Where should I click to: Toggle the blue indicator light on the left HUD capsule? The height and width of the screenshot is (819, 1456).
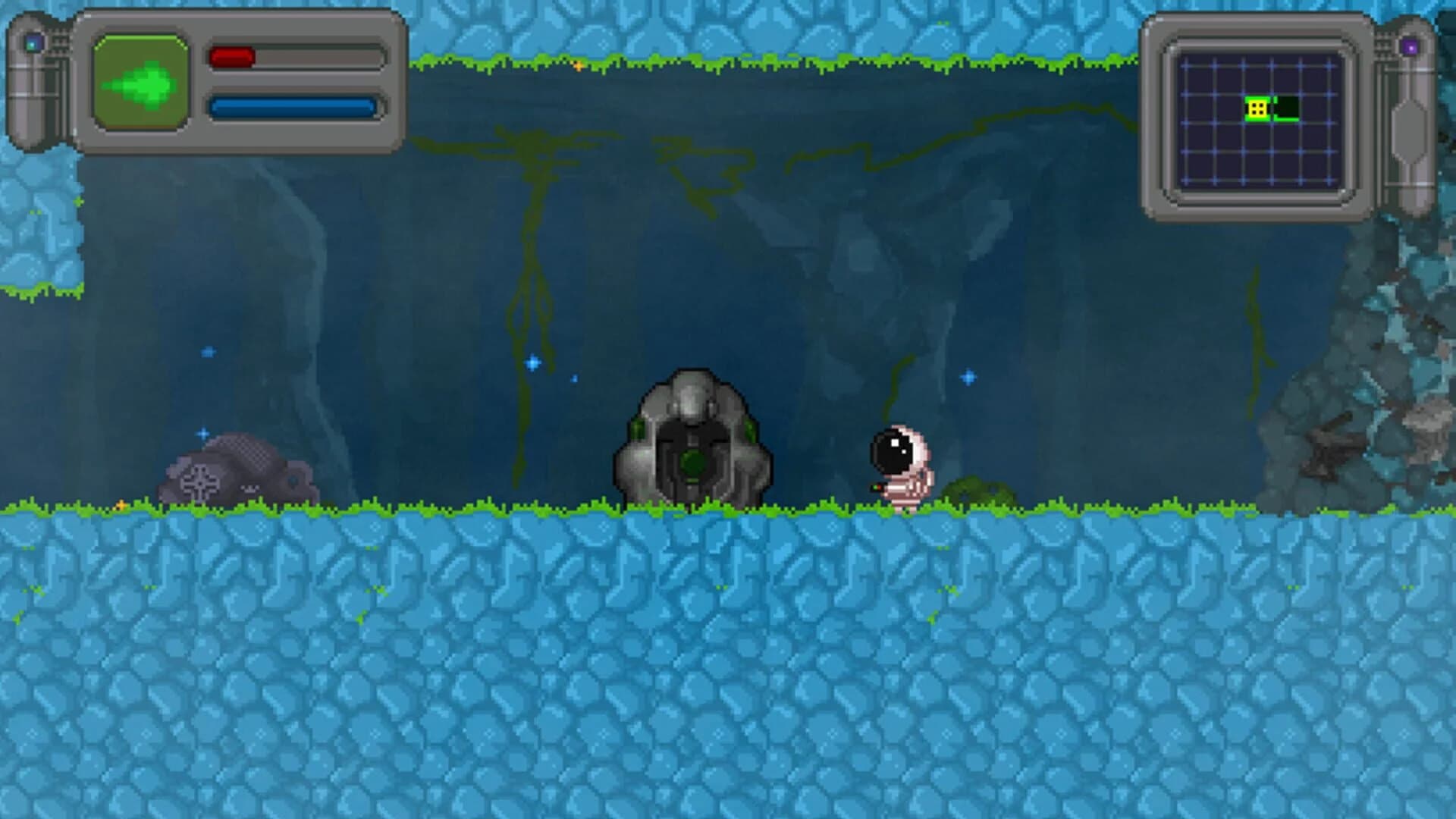[33, 43]
